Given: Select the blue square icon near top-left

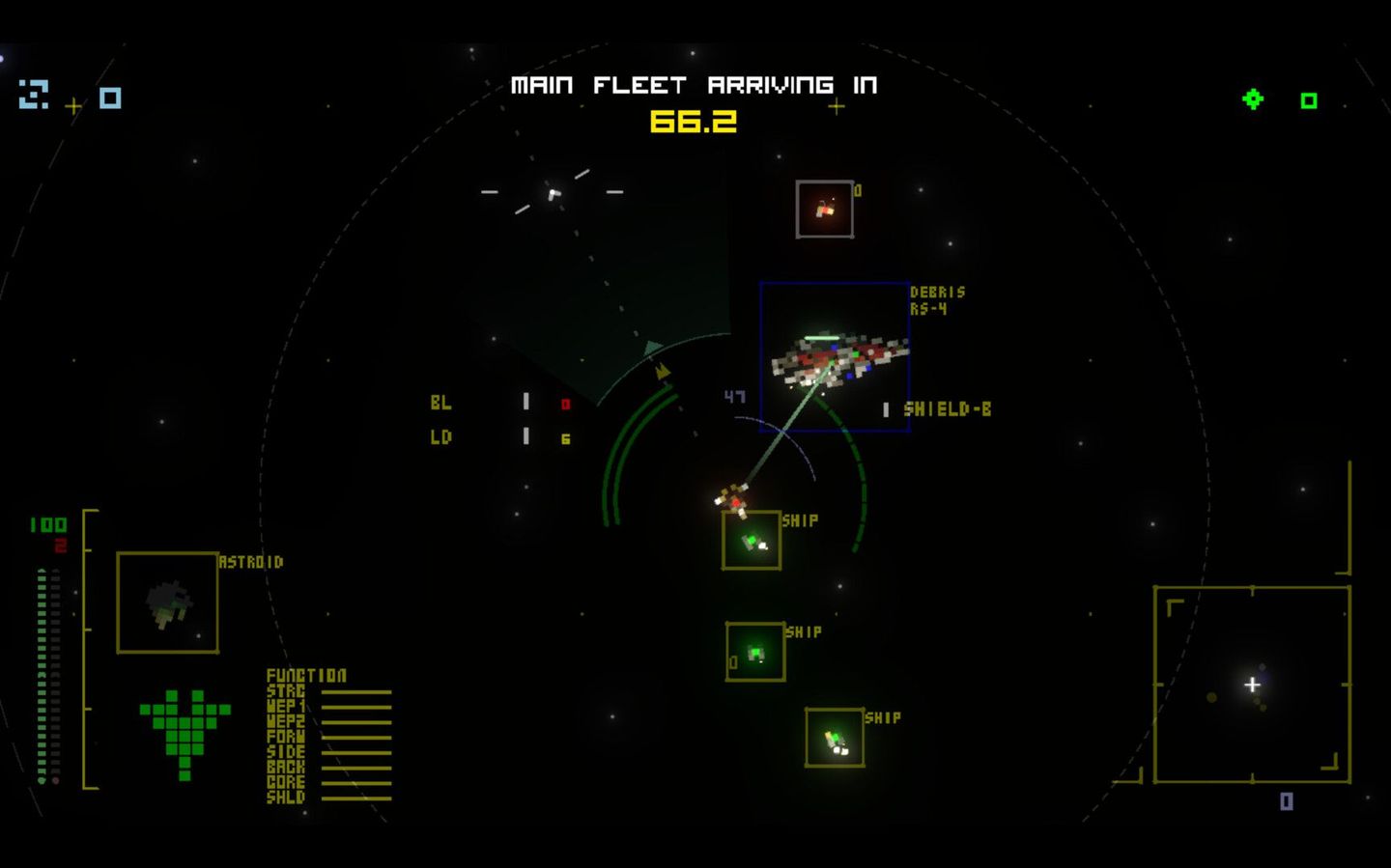Looking at the screenshot, I should 109,98.
